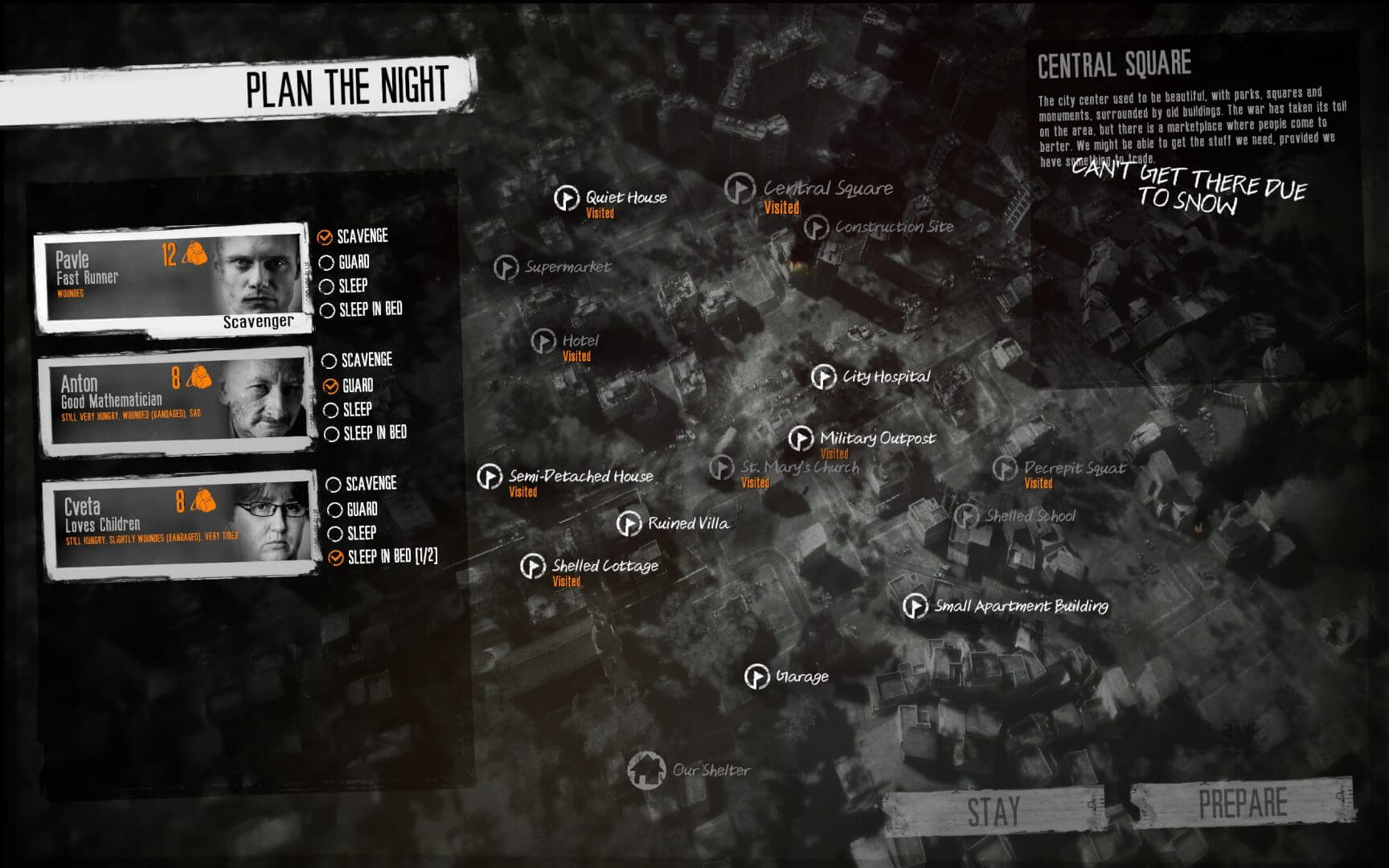
Task: Click the Construction Site marker
Action: click(x=817, y=226)
